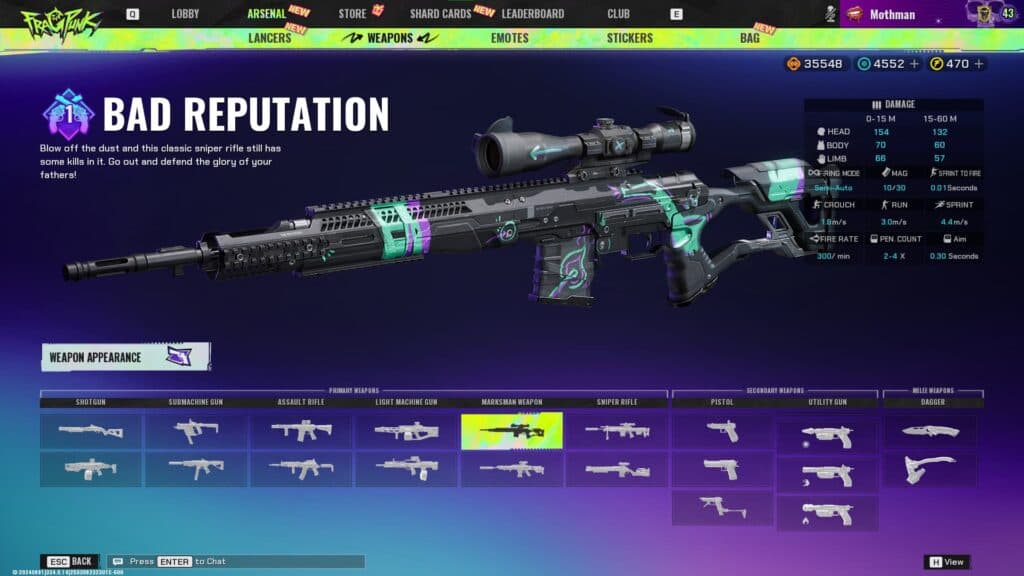Choose the top shotgun weapon tile

[91, 431]
